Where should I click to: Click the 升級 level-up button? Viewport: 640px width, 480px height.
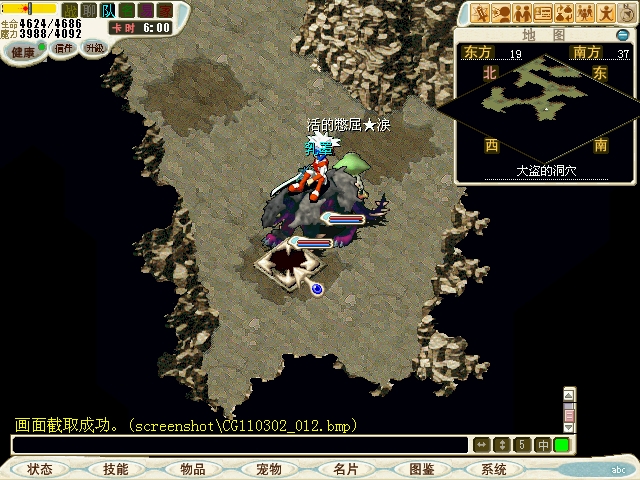94,47
